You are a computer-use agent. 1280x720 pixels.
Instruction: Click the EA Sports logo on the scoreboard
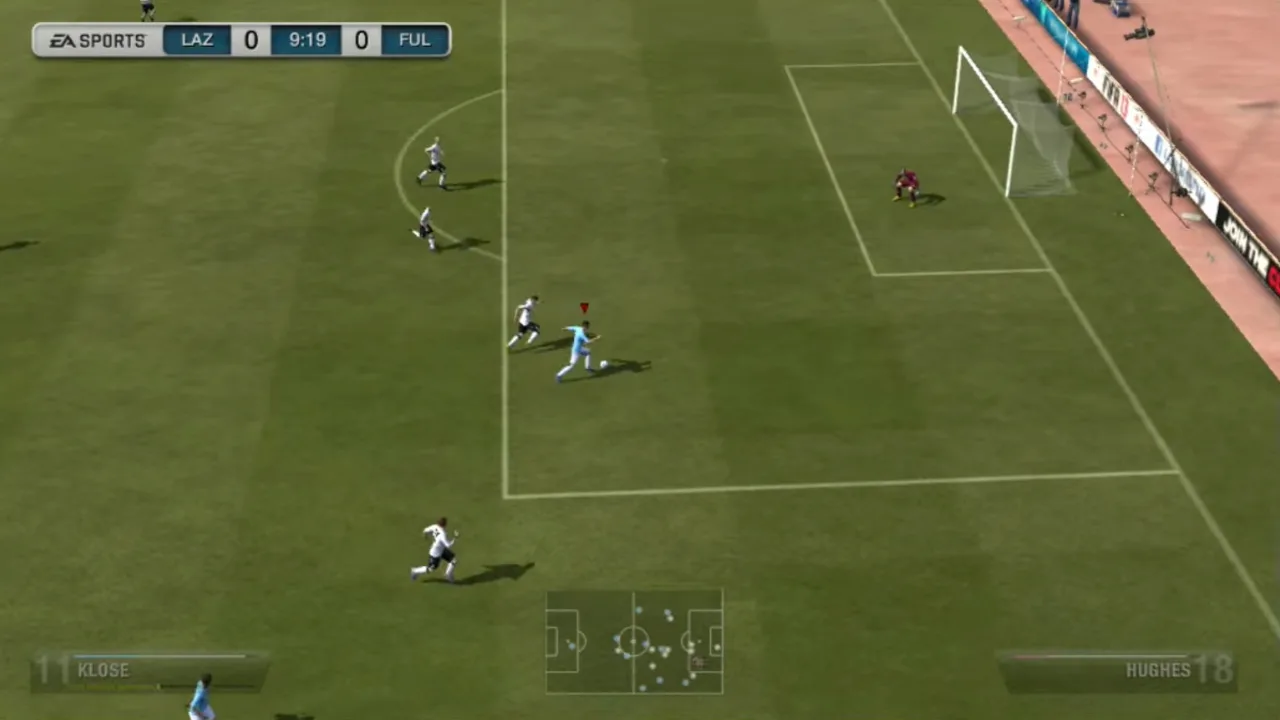[94, 40]
